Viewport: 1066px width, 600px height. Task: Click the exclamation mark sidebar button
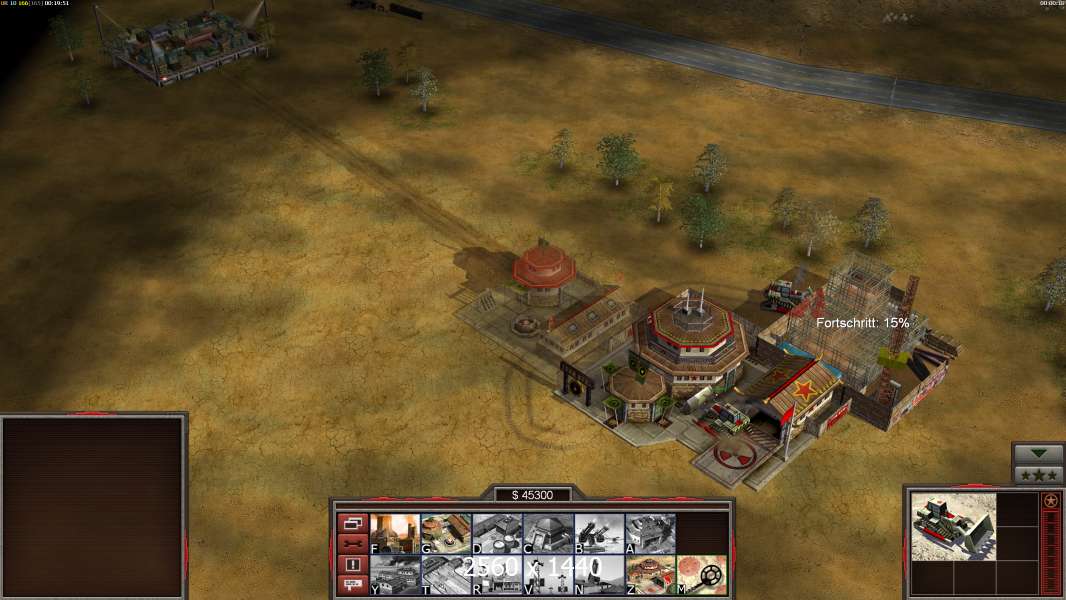pyautogui.click(x=352, y=565)
